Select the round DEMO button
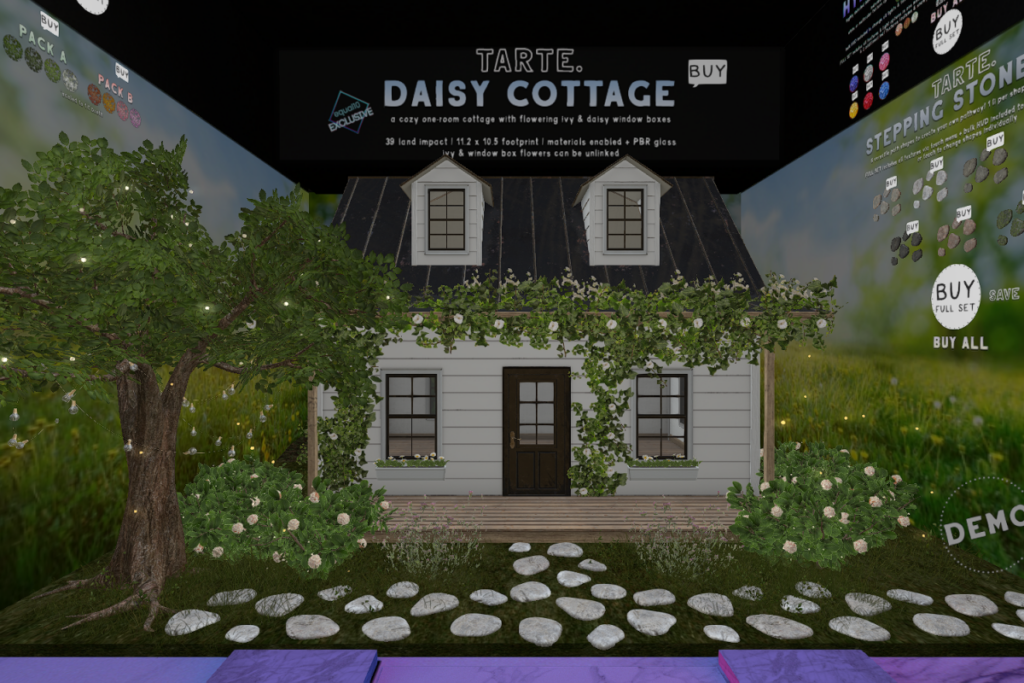This screenshot has width=1024, height=683. [984, 527]
